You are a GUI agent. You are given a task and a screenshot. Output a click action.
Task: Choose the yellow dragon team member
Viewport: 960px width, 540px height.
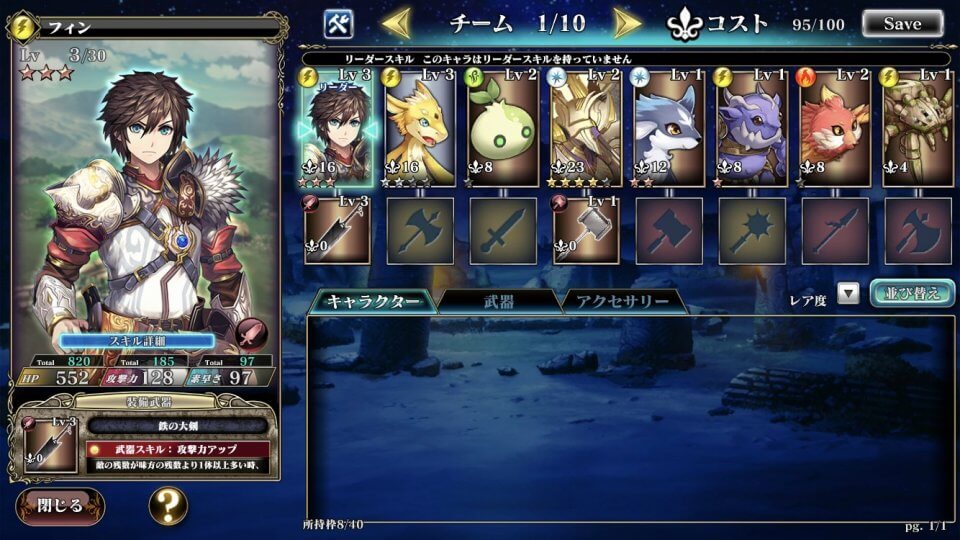tap(420, 128)
